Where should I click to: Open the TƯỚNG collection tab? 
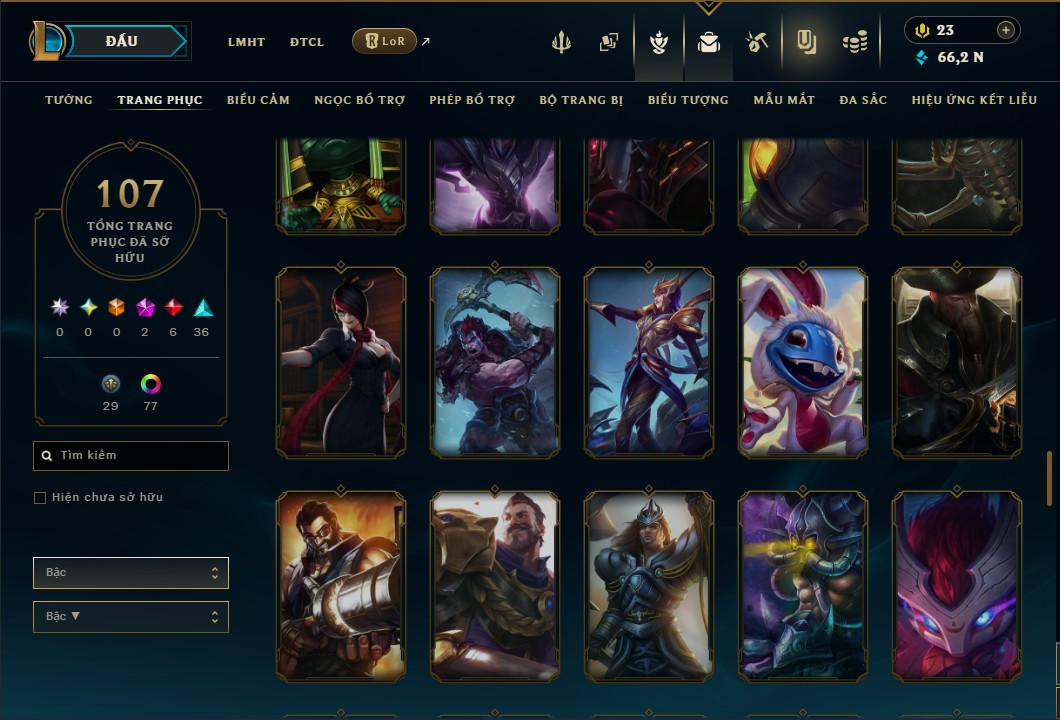tap(69, 100)
